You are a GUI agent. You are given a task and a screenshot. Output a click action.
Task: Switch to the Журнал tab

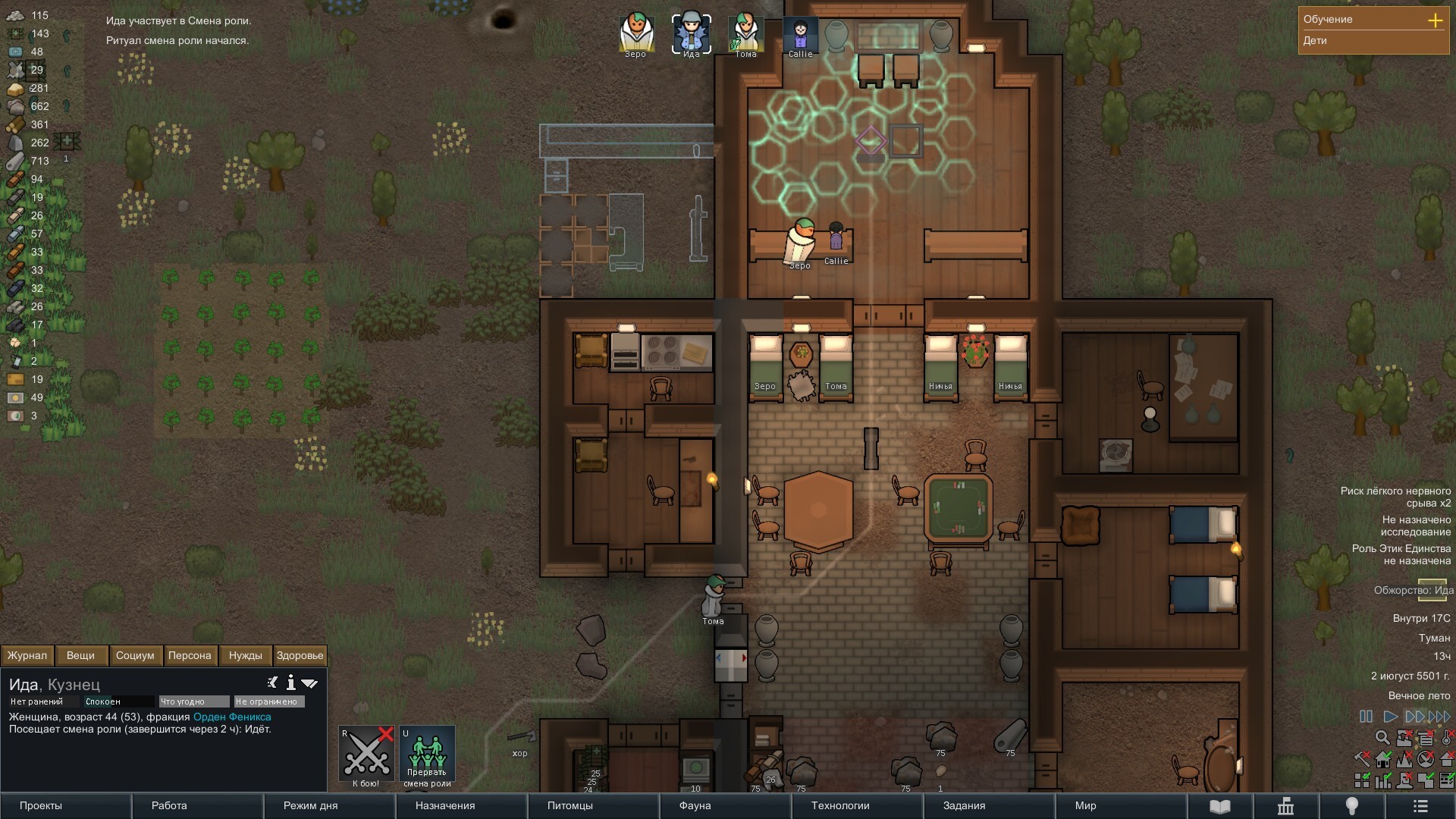[27, 655]
